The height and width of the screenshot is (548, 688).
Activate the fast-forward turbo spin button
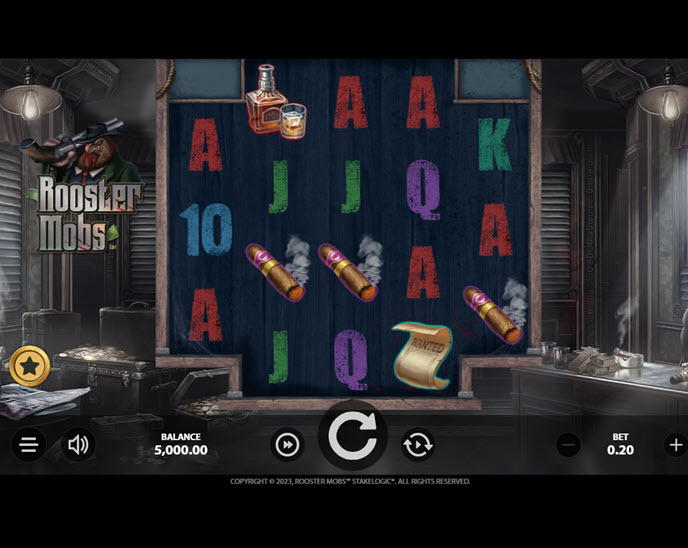[x=288, y=444]
